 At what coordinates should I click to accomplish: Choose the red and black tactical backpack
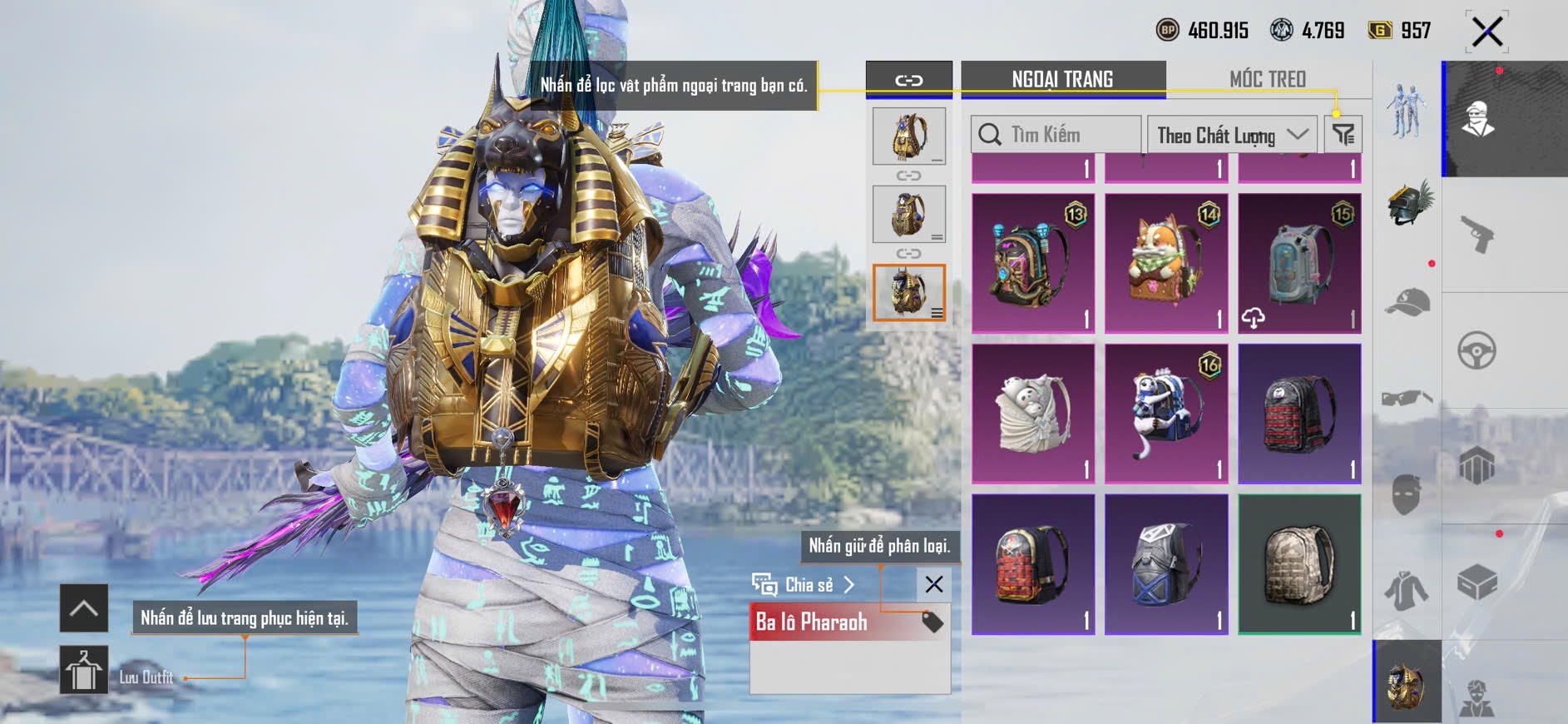click(x=1299, y=414)
